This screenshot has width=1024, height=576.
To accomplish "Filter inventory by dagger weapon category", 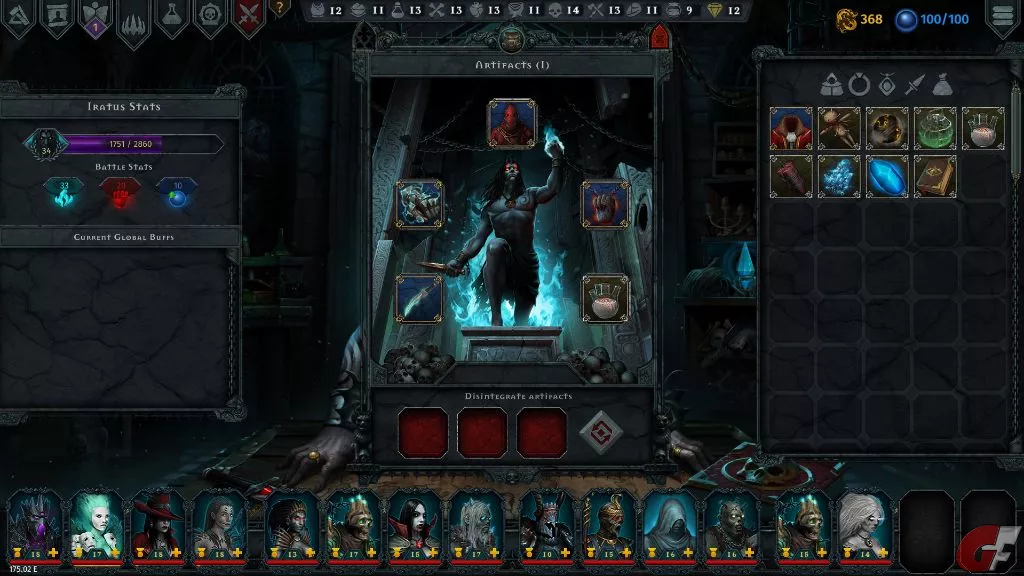I will point(913,85).
